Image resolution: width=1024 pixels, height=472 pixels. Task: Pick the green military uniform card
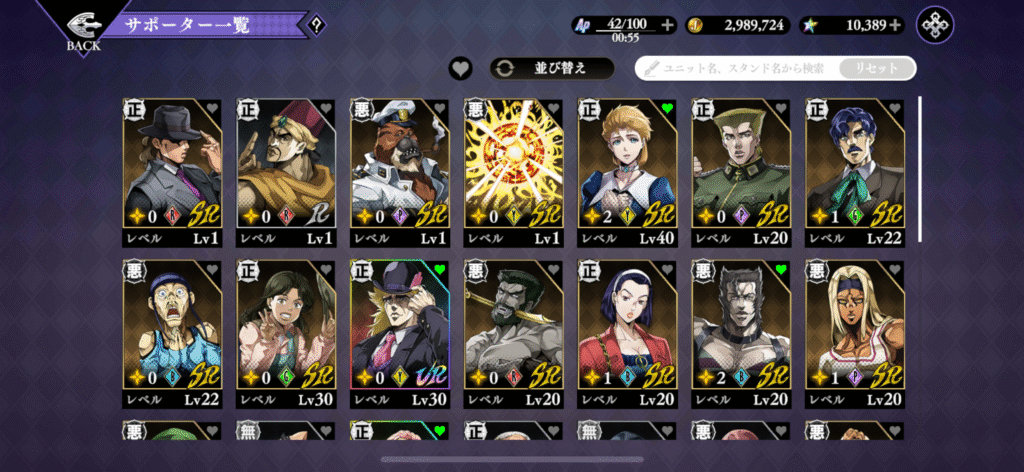coord(741,172)
